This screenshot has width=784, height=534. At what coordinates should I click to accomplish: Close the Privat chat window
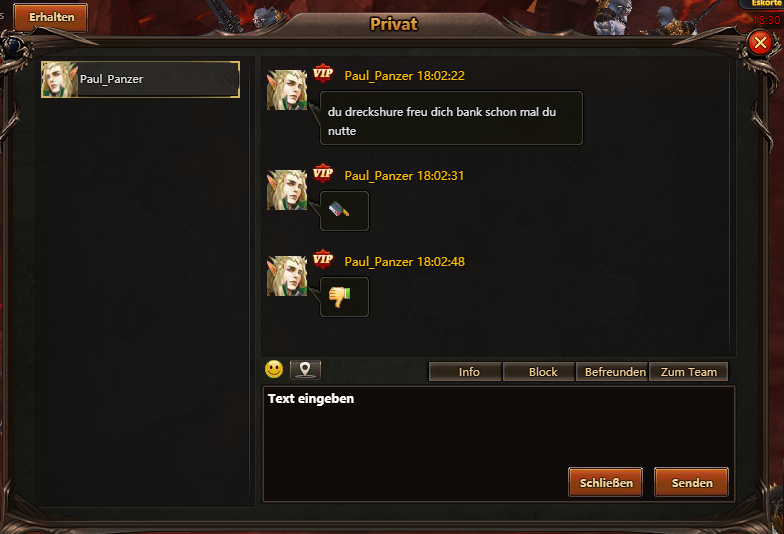(x=761, y=42)
